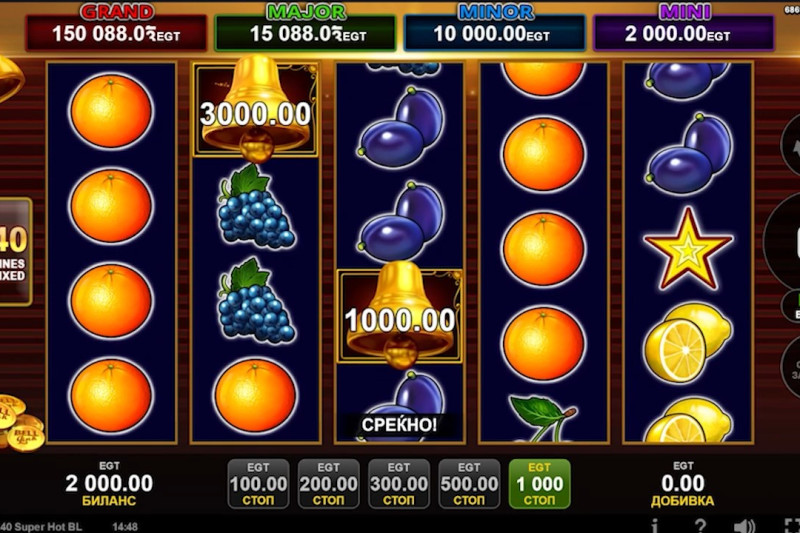This screenshot has width=800, height=533.
Task: Pick the 300.00 EGT stop bet button
Action: [x=399, y=484]
